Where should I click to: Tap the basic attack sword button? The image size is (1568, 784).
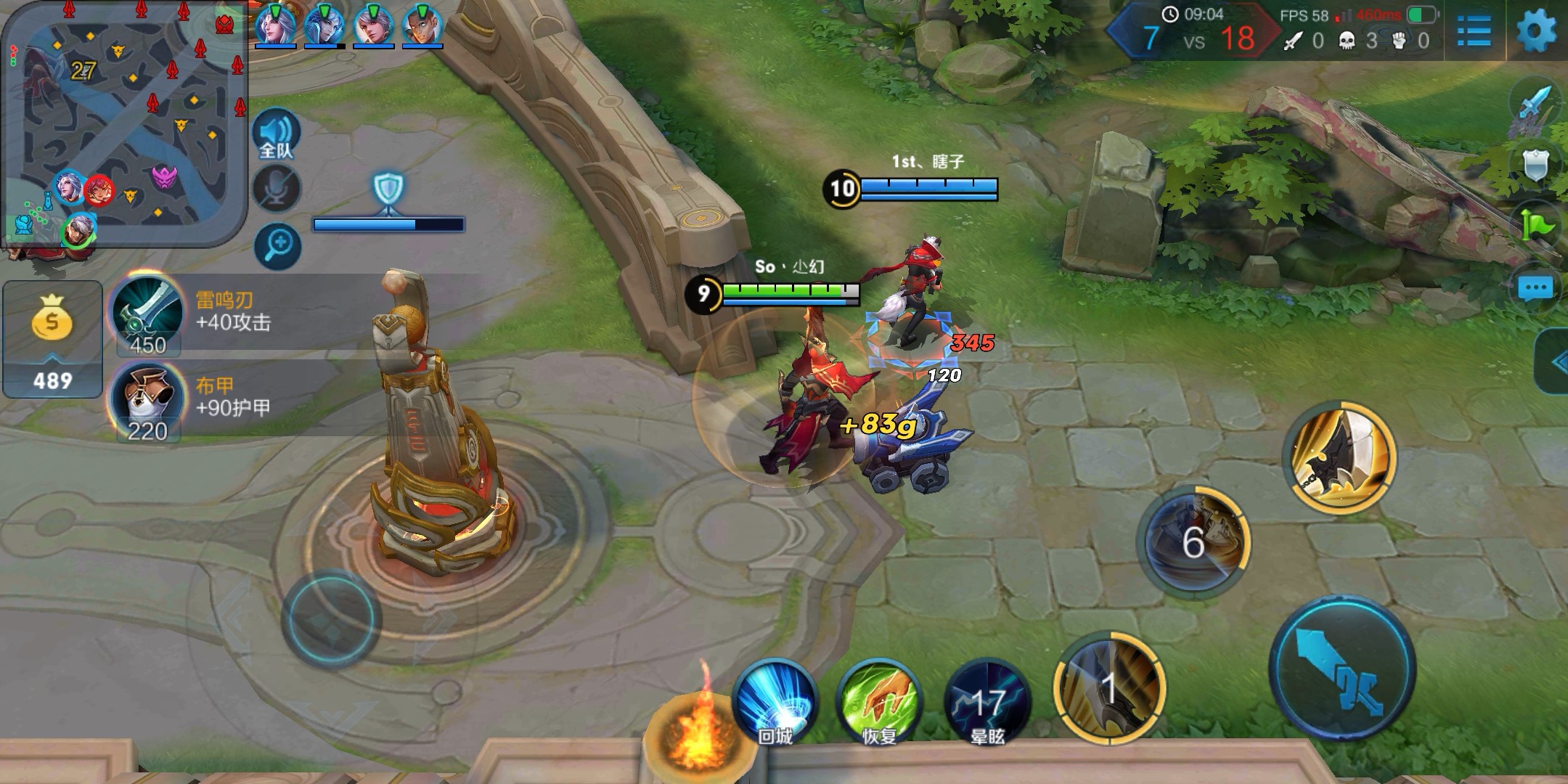pos(1342,669)
